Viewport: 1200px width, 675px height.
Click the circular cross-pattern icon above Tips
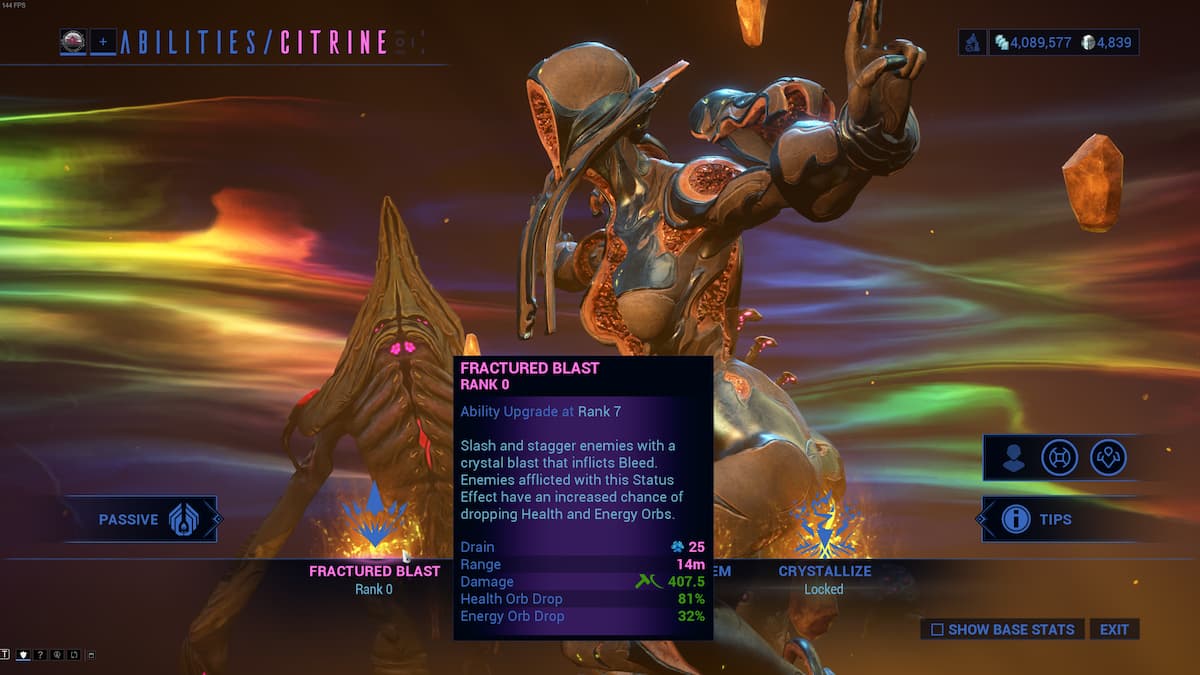coord(1059,458)
